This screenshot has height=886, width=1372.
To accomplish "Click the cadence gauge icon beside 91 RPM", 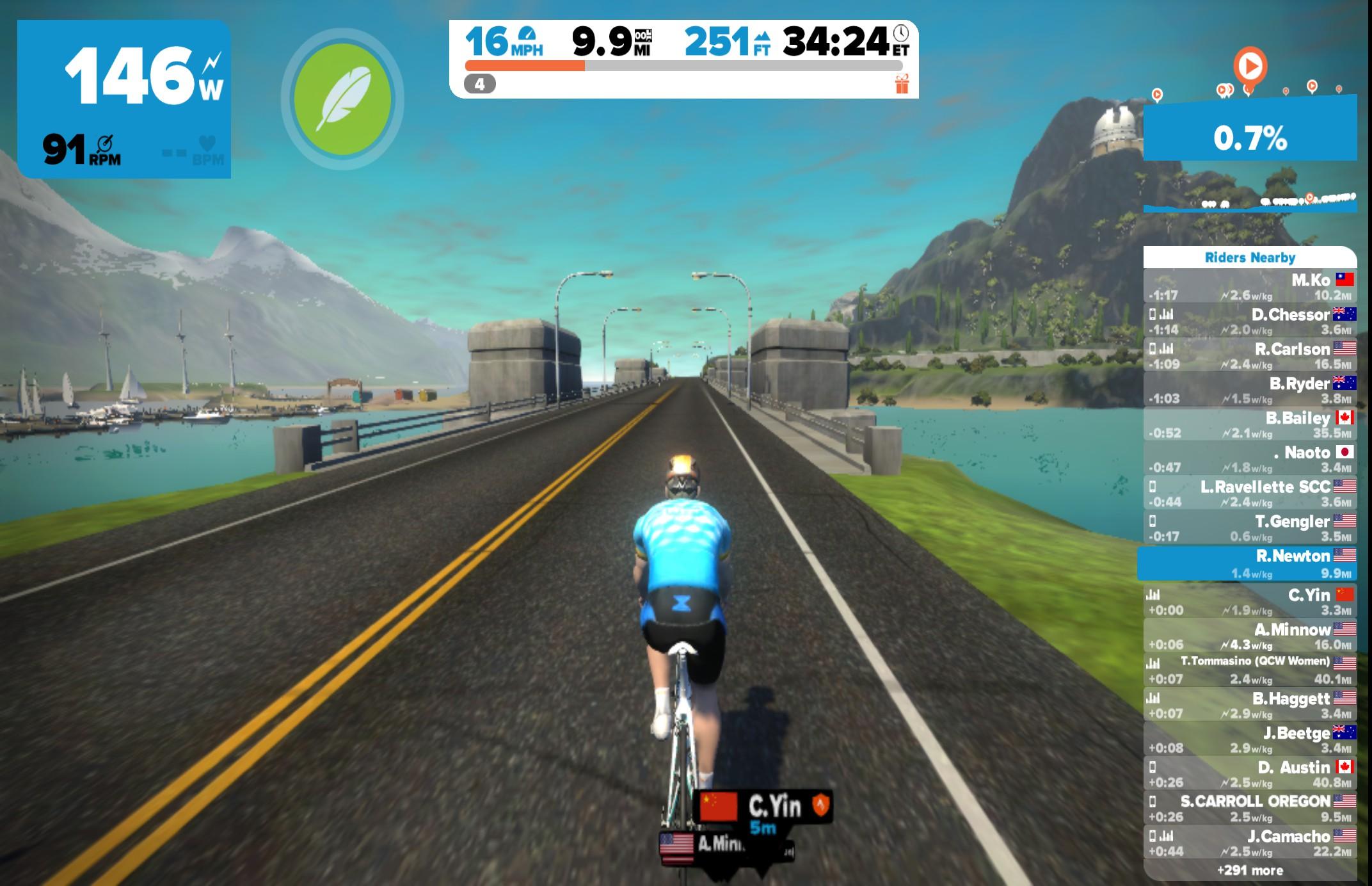I will [x=104, y=142].
